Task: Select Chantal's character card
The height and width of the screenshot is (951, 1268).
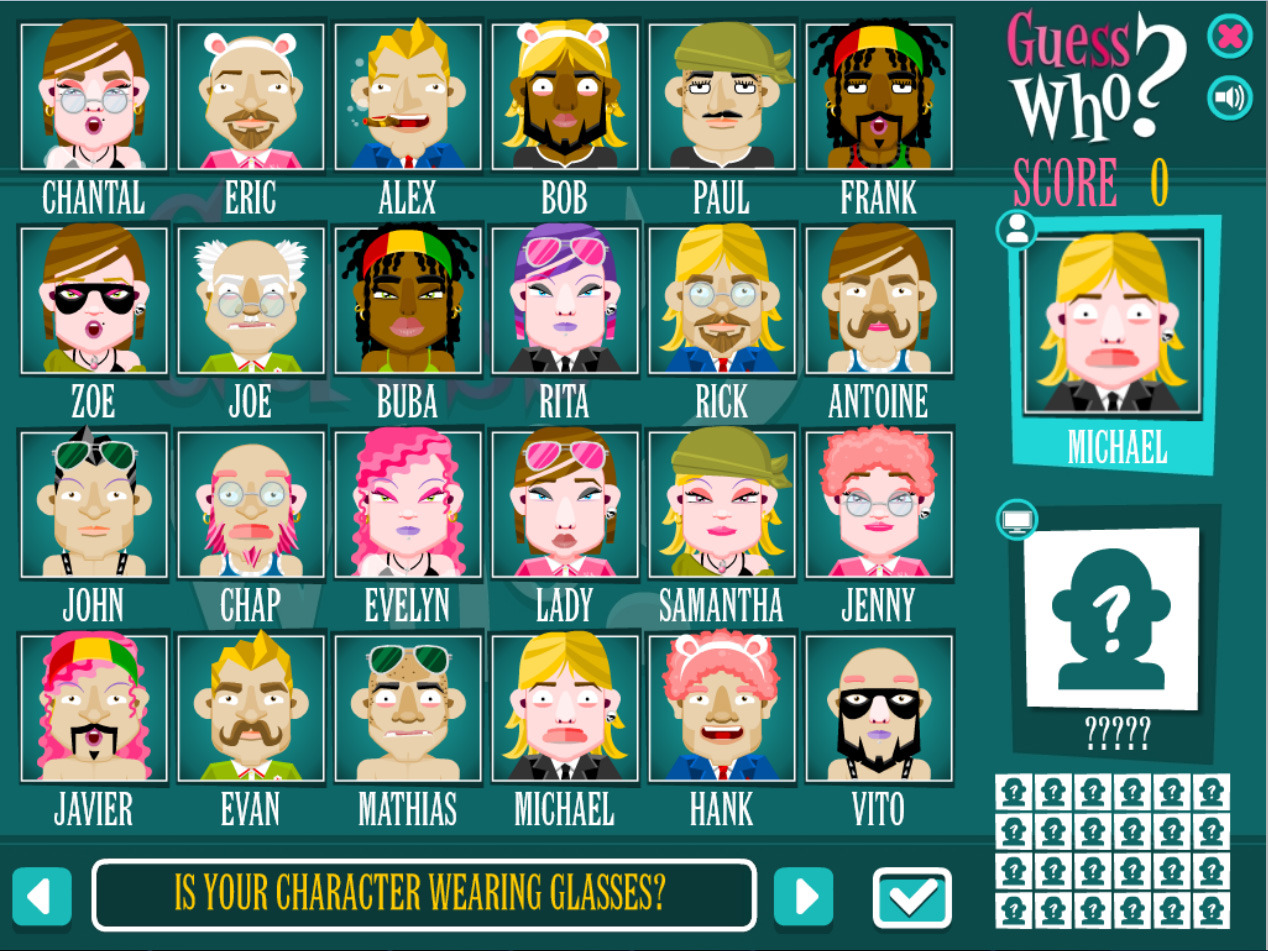Action: click(94, 96)
